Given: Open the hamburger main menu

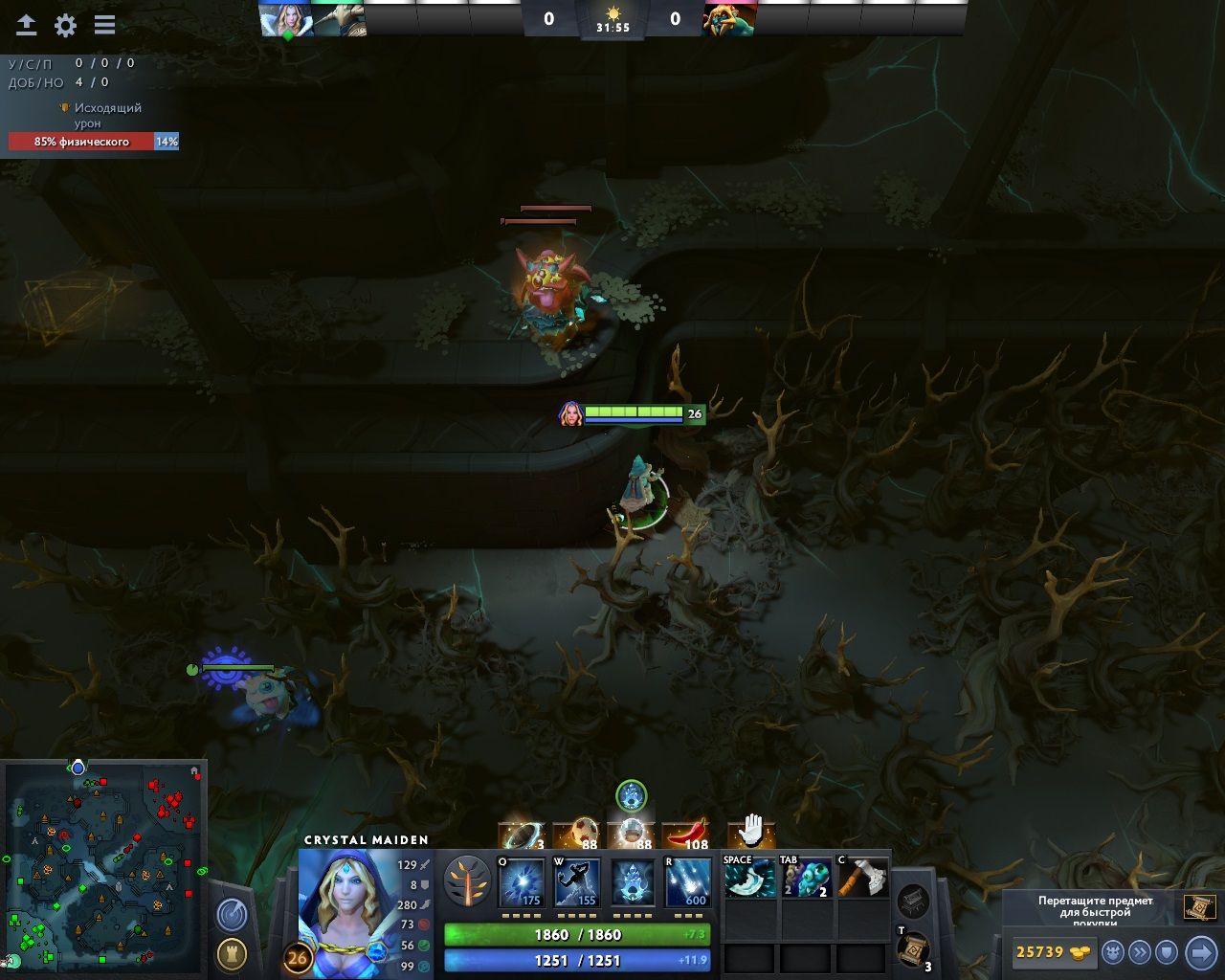Looking at the screenshot, I should coord(104,26).
